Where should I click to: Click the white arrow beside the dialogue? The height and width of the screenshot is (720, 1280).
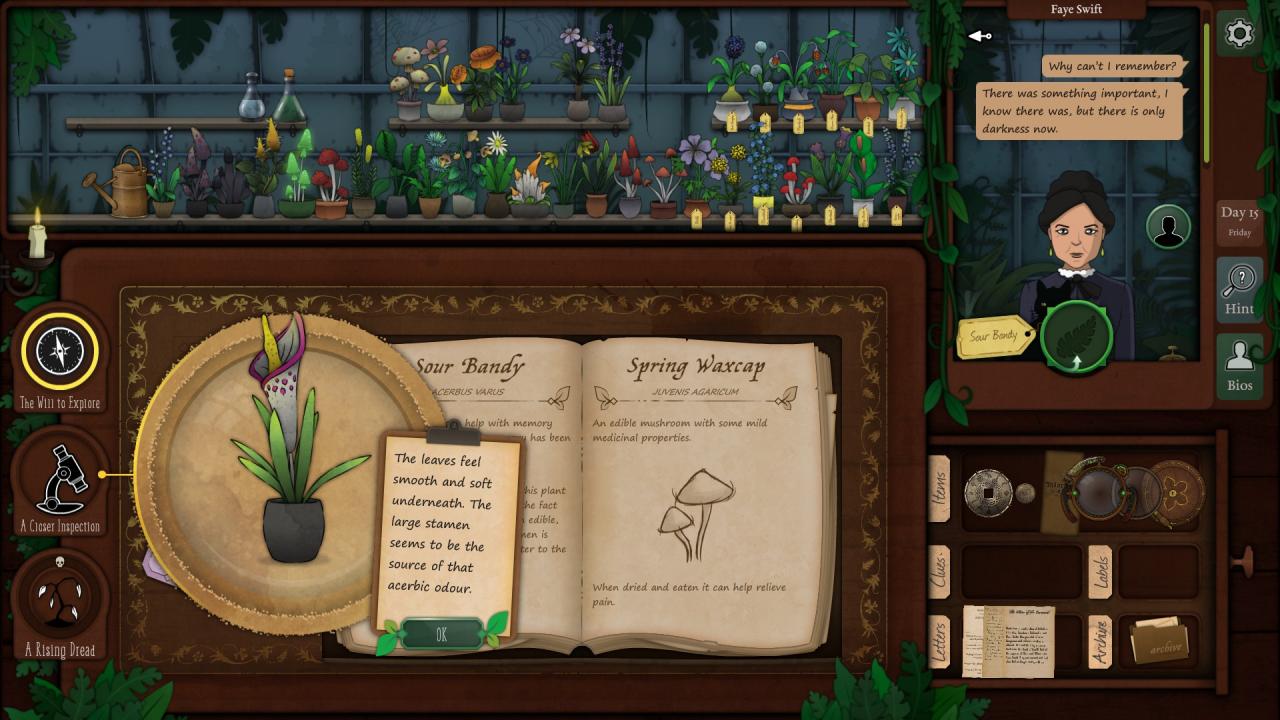pyautogui.click(x=979, y=37)
